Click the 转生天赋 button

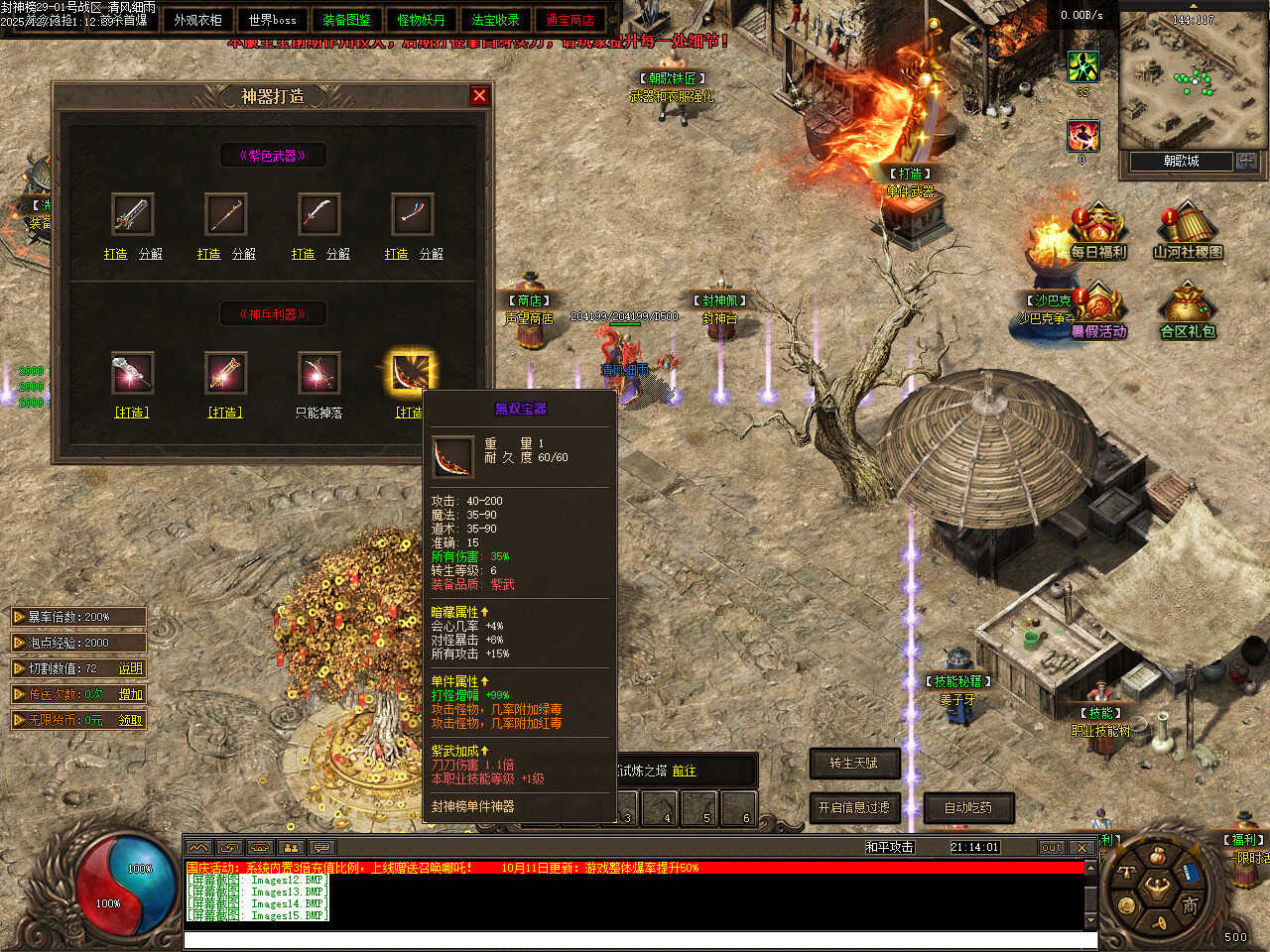854,763
